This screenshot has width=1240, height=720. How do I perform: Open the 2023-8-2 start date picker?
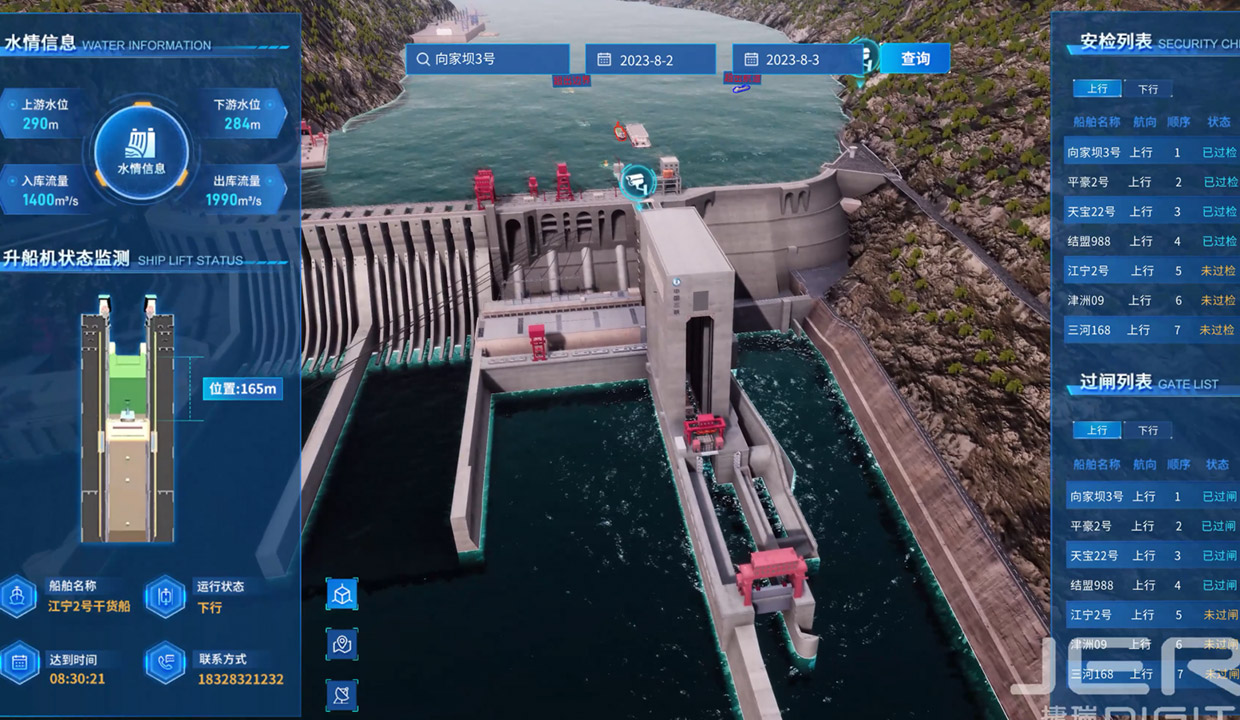(x=650, y=60)
